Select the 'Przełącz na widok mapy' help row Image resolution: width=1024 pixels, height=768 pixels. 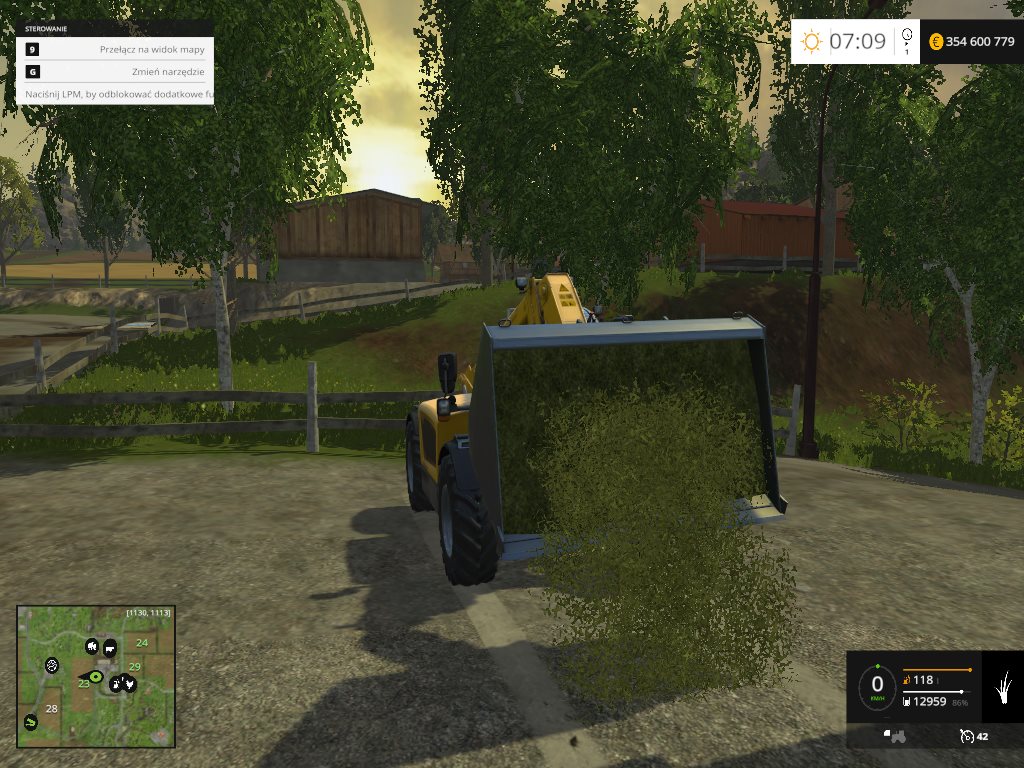tap(115, 49)
